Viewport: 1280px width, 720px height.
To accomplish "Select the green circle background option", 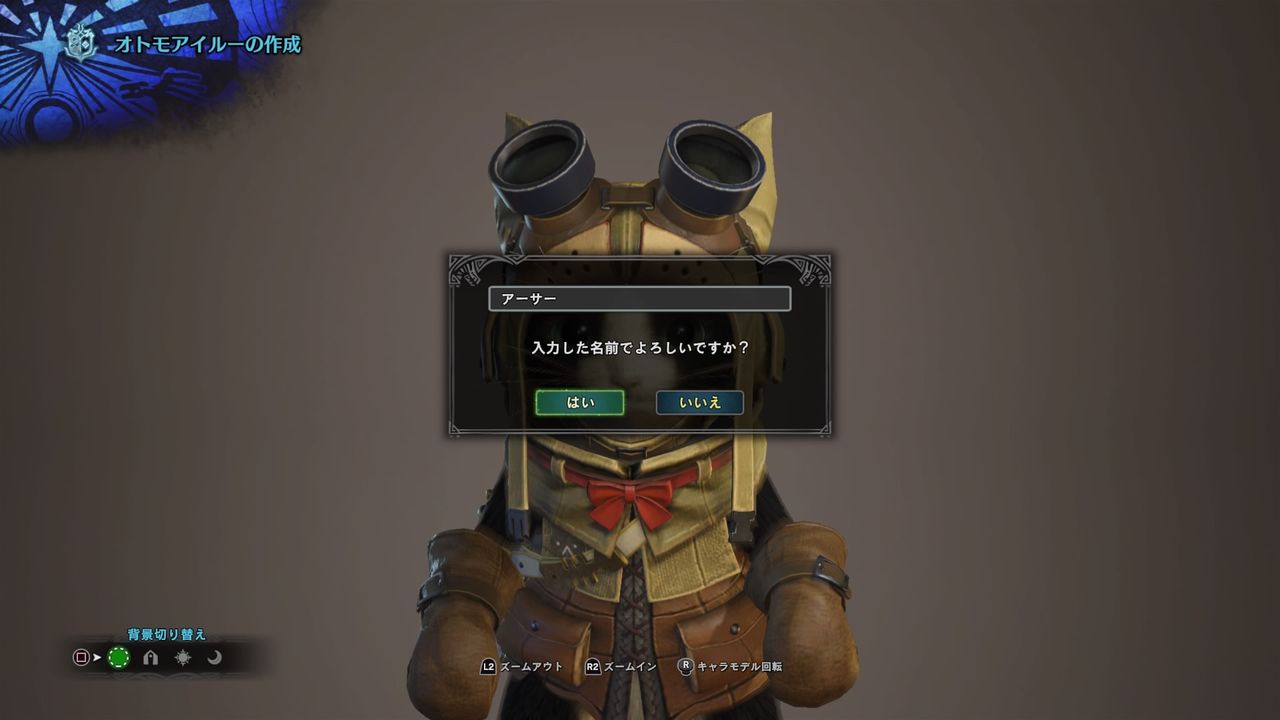I will 119,657.
